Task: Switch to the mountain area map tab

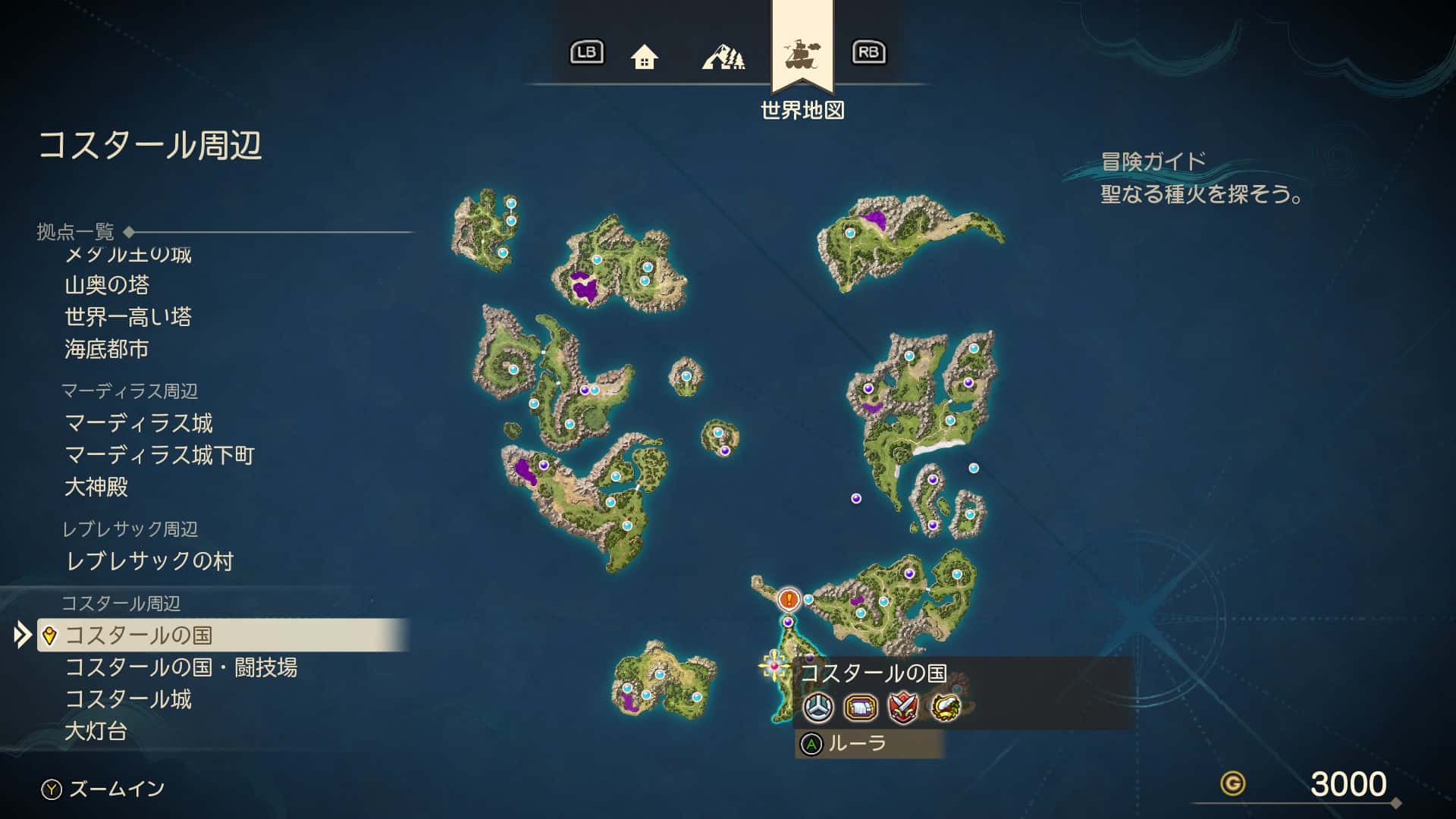Action: (x=723, y=56)
